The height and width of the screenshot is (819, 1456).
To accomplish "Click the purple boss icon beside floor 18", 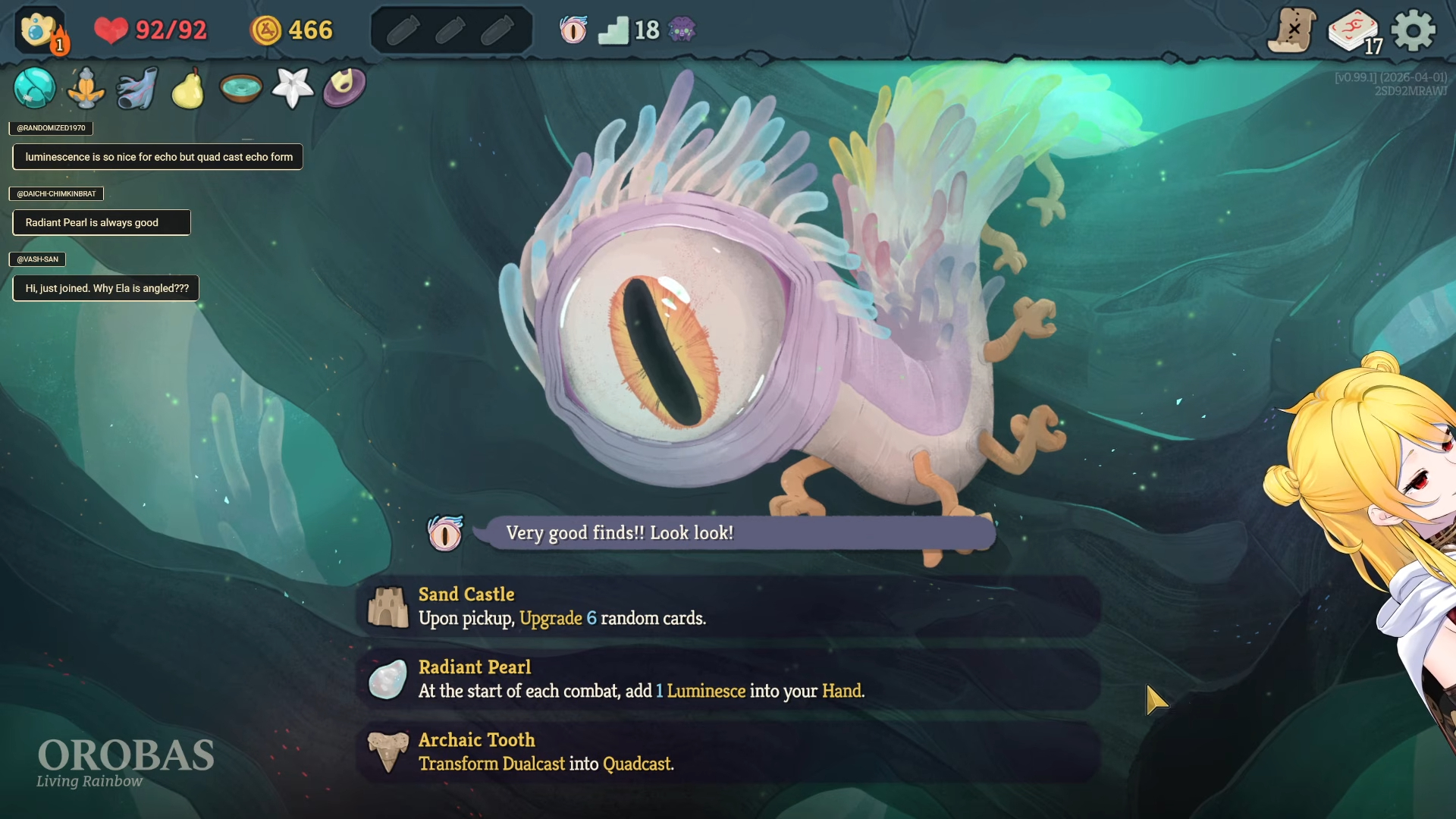I will (682, 30).
